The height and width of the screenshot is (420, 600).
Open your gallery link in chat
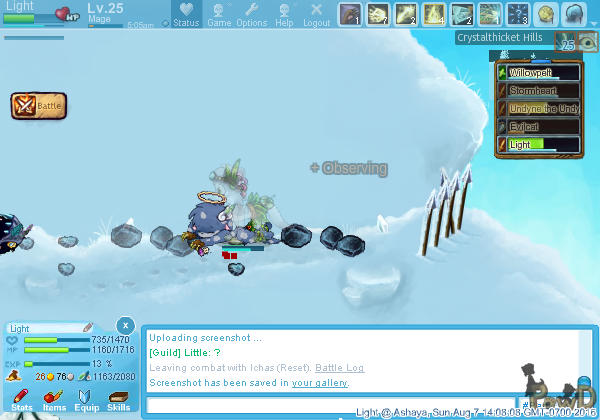point(320,382)
